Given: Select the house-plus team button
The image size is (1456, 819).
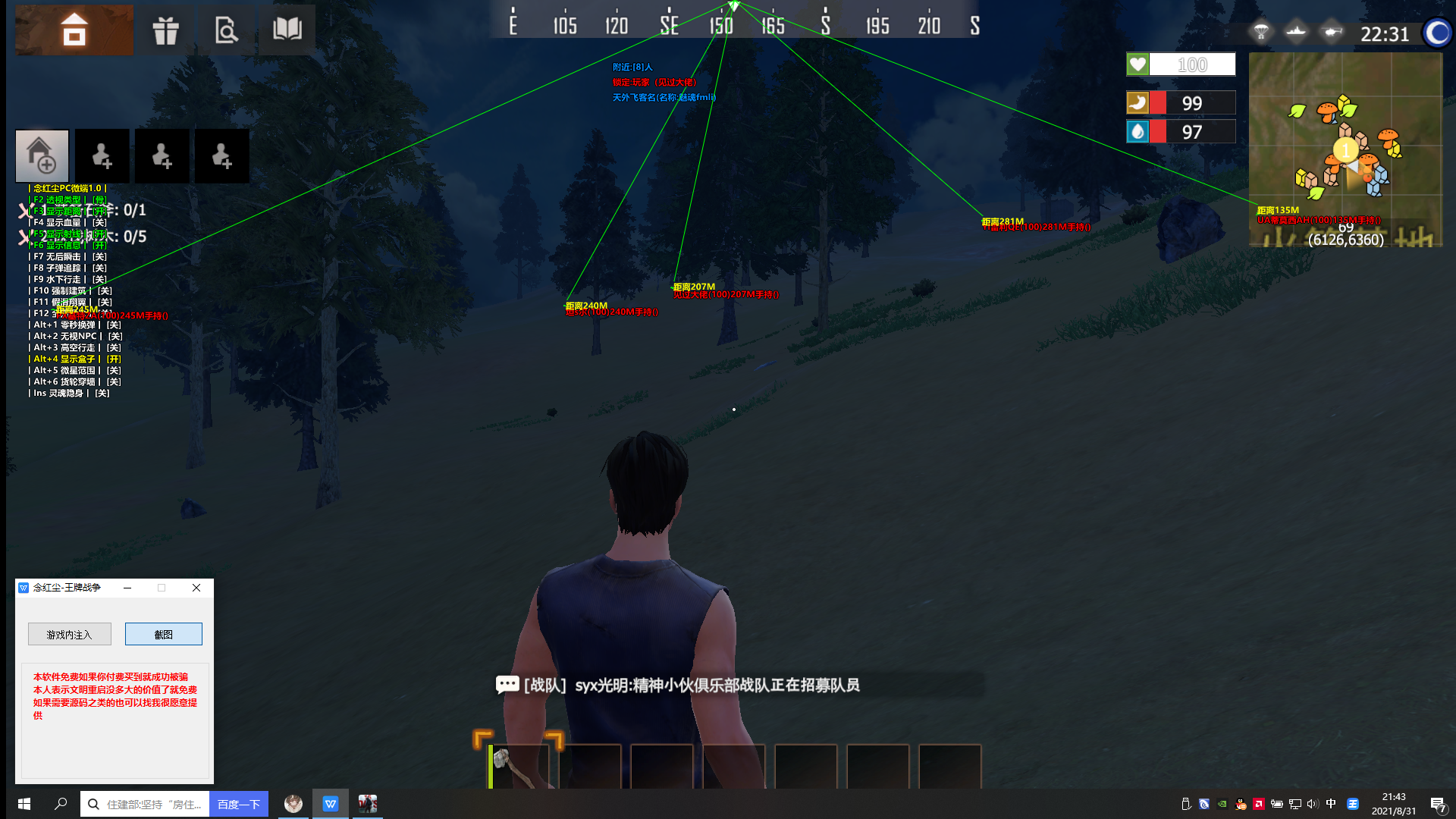Looking at the screenshot, I should [42, 155].
